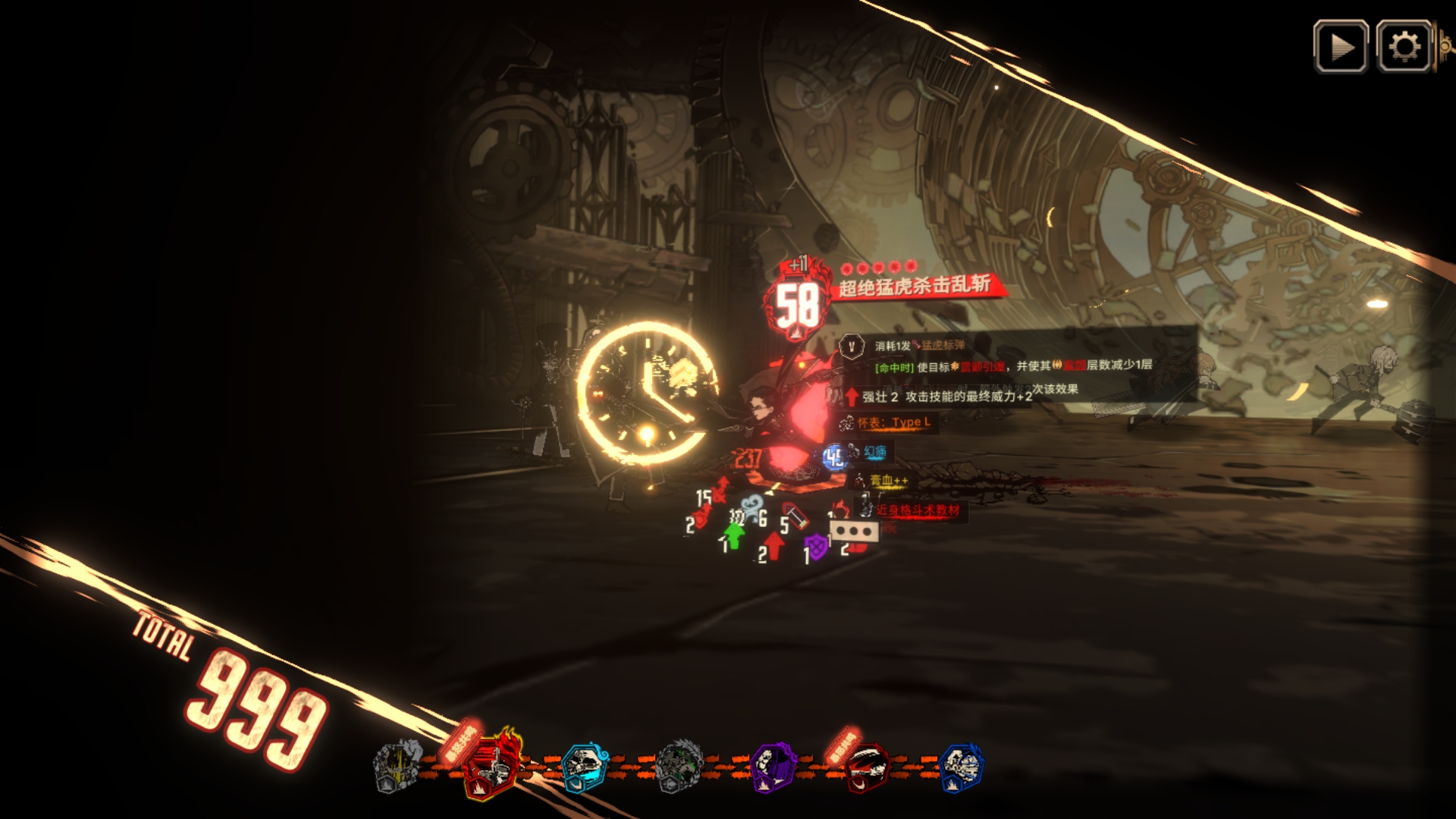The image size is (1456, 819).
Task: Select the cyan skill chain icon
Action: click(584, 767)
